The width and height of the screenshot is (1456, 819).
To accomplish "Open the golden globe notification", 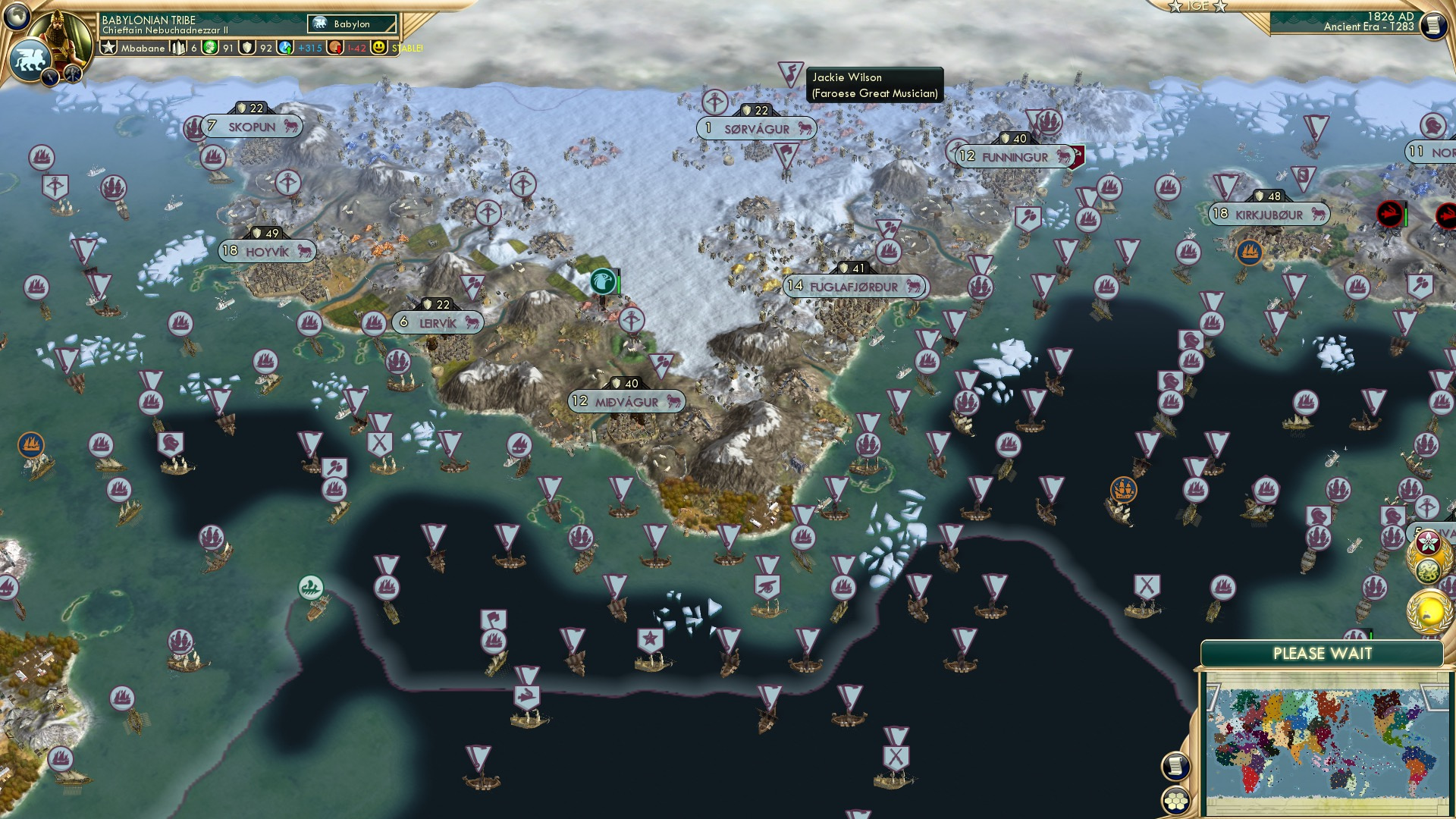I will point(1429,610).
